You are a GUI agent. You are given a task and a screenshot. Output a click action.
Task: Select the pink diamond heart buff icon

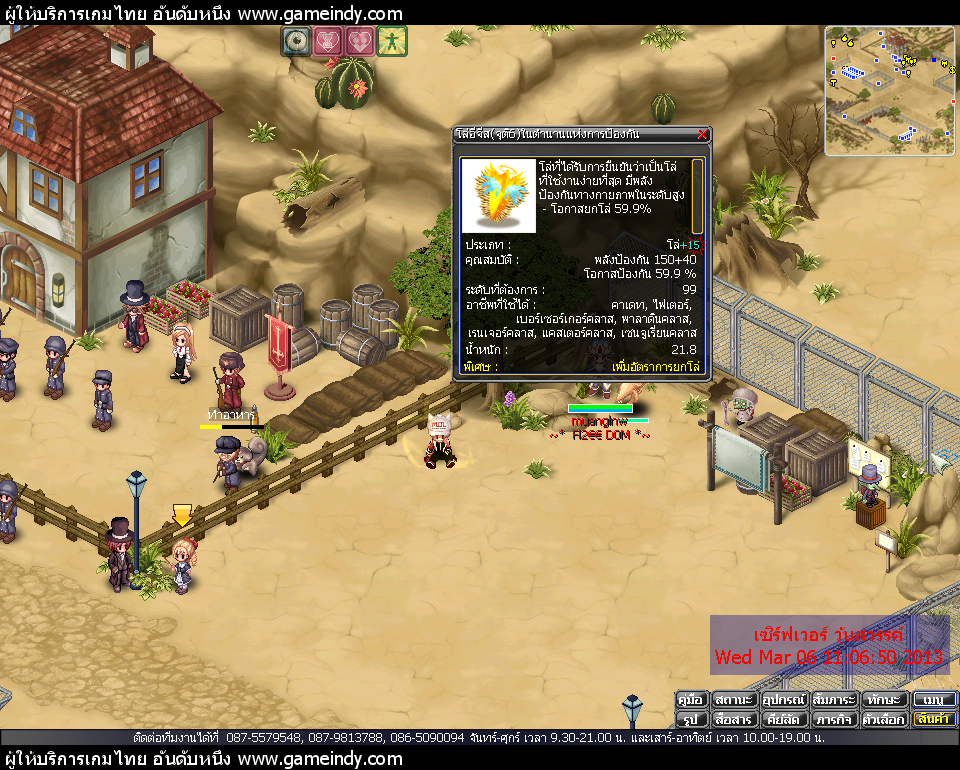click(x=359, y=41)
